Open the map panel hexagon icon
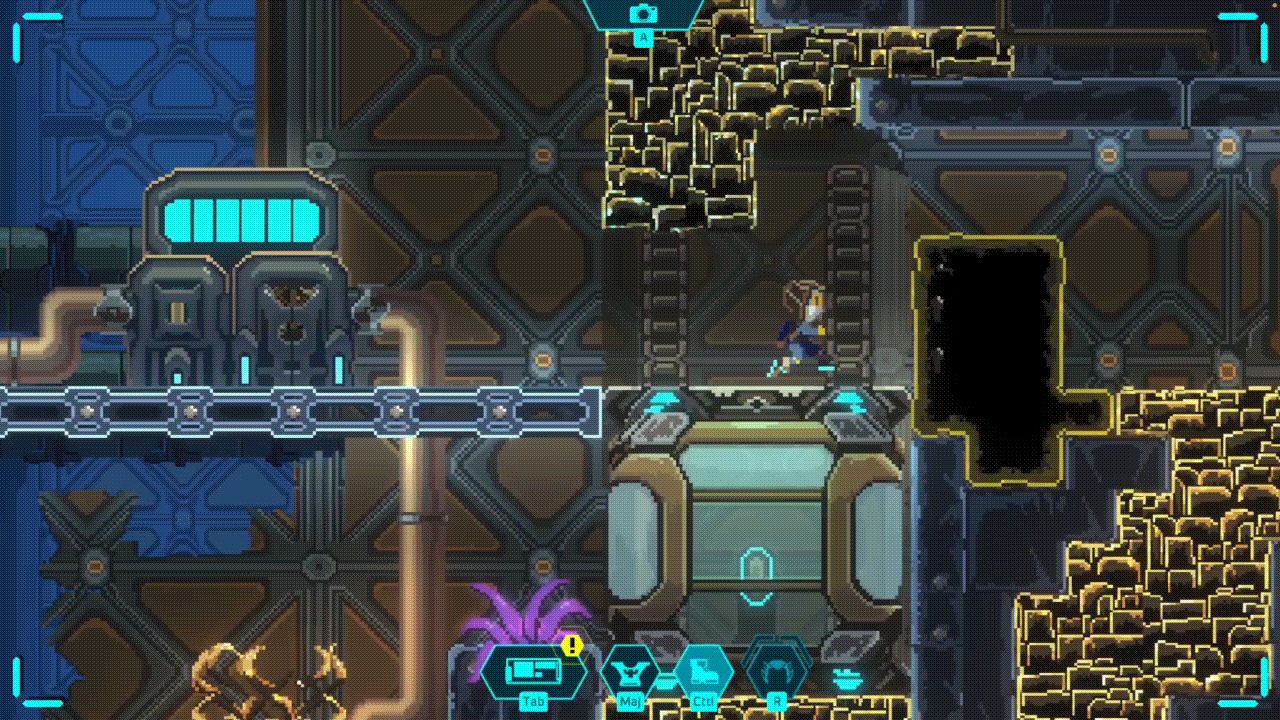This screenshot has height=720, width=1280. pyautogui.click(x=532, y=670)
